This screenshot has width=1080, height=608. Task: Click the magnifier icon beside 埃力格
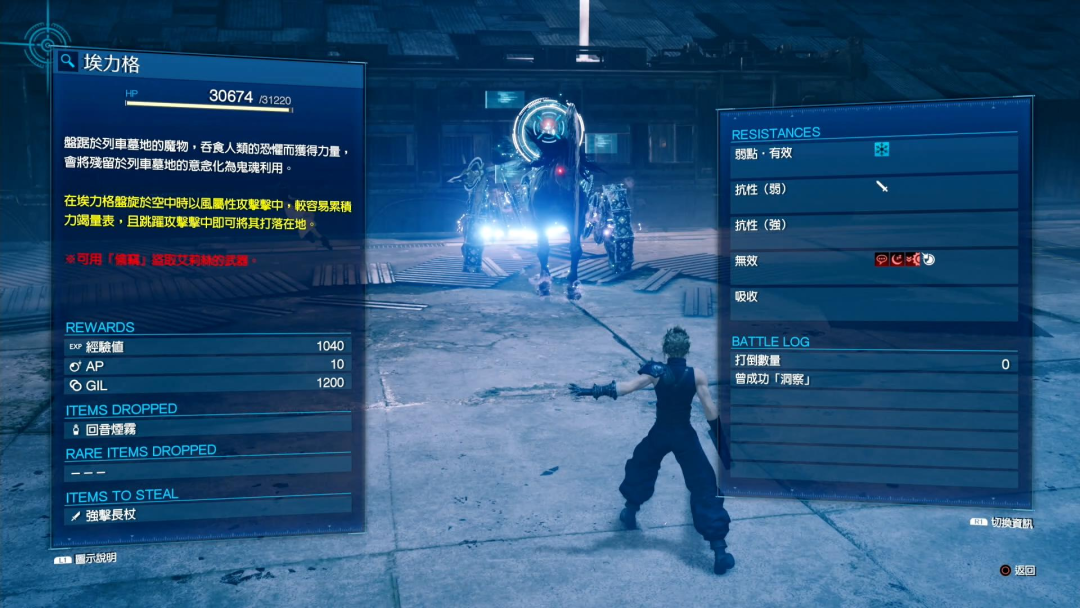[x=68, y=62]
